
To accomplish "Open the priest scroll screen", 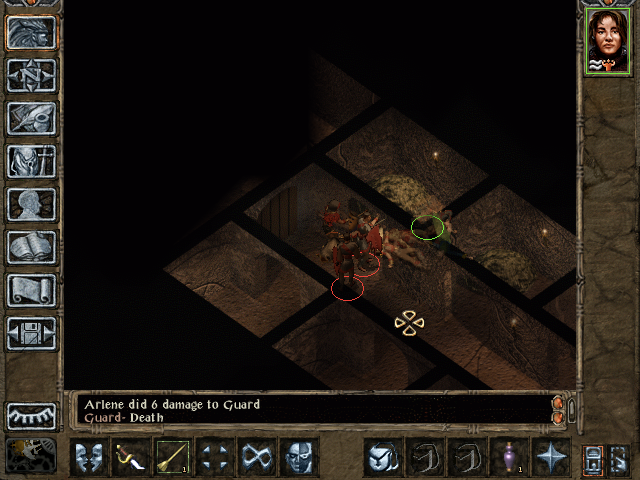I will click(x=31, y=290).
